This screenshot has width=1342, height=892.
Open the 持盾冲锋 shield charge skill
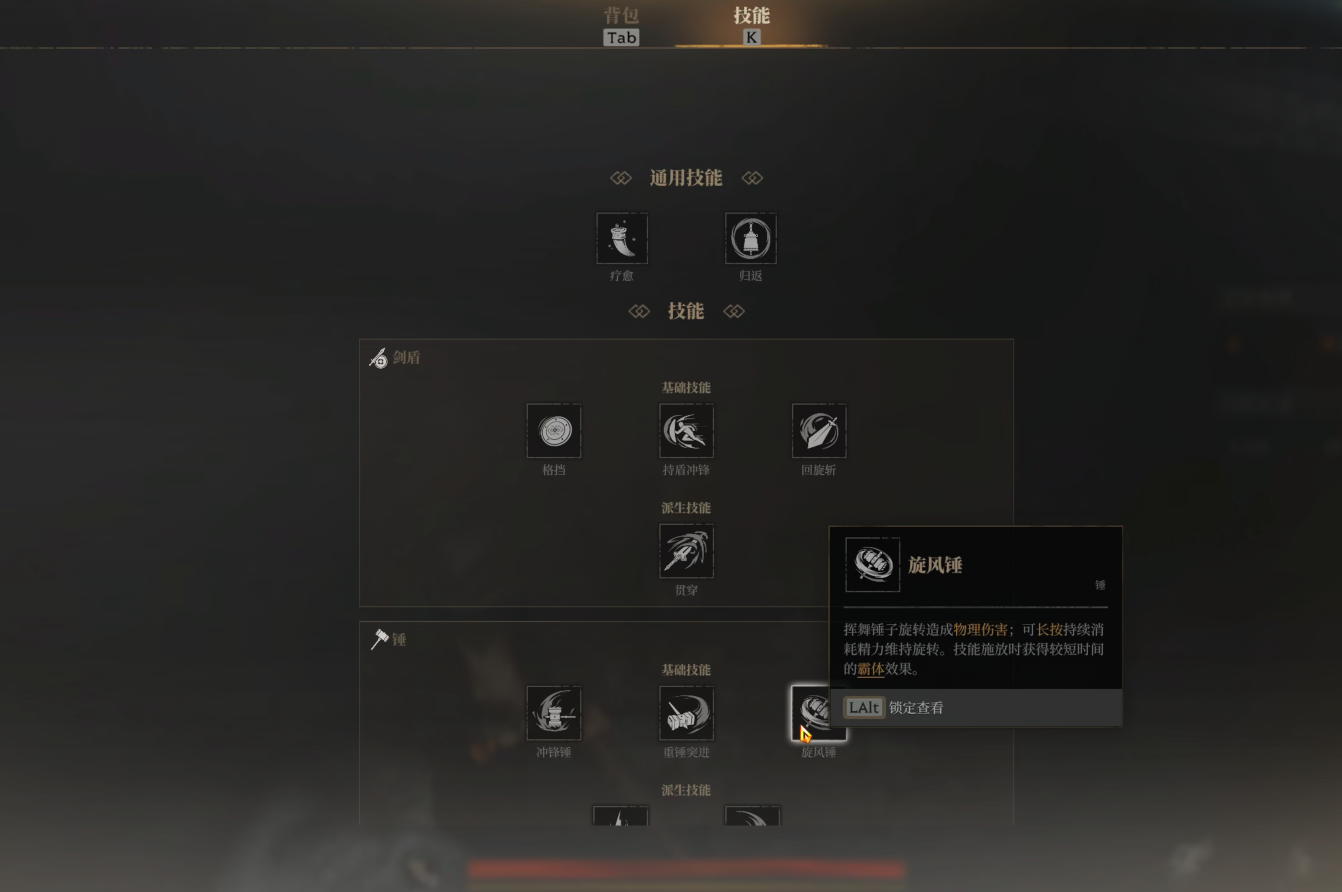(x=686, y=431)
